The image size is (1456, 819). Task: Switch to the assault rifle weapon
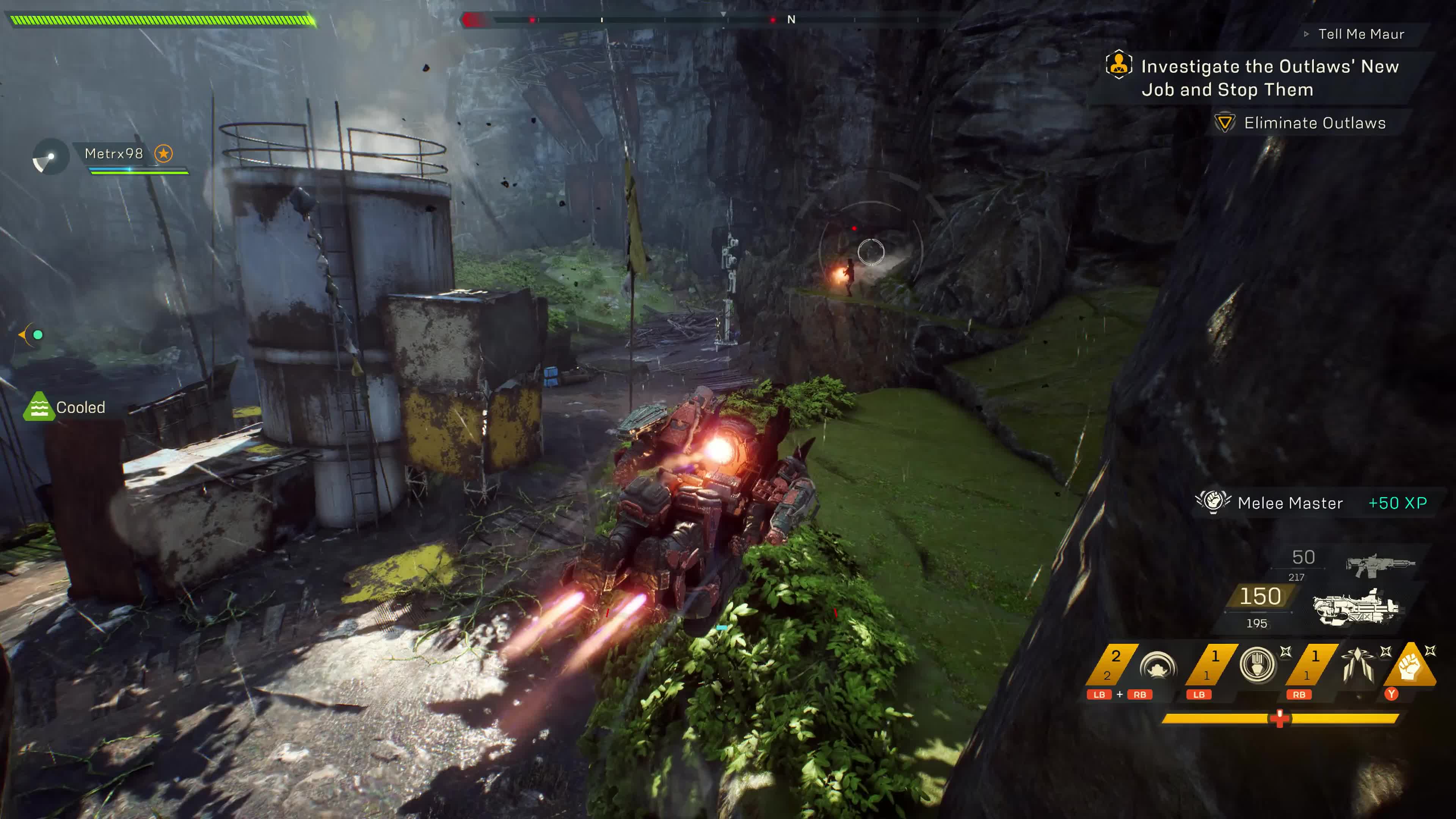coord(1380,564)
